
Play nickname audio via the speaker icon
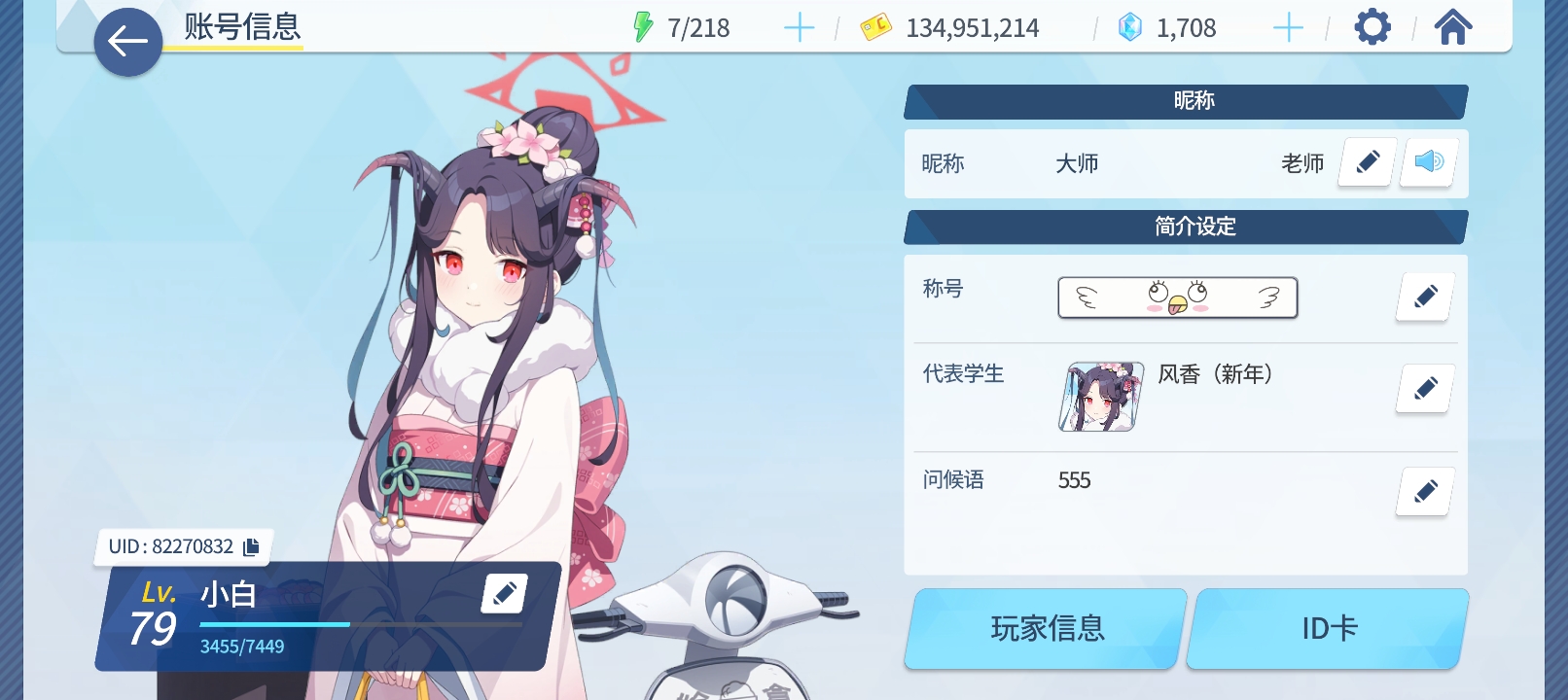point(1427,162)
